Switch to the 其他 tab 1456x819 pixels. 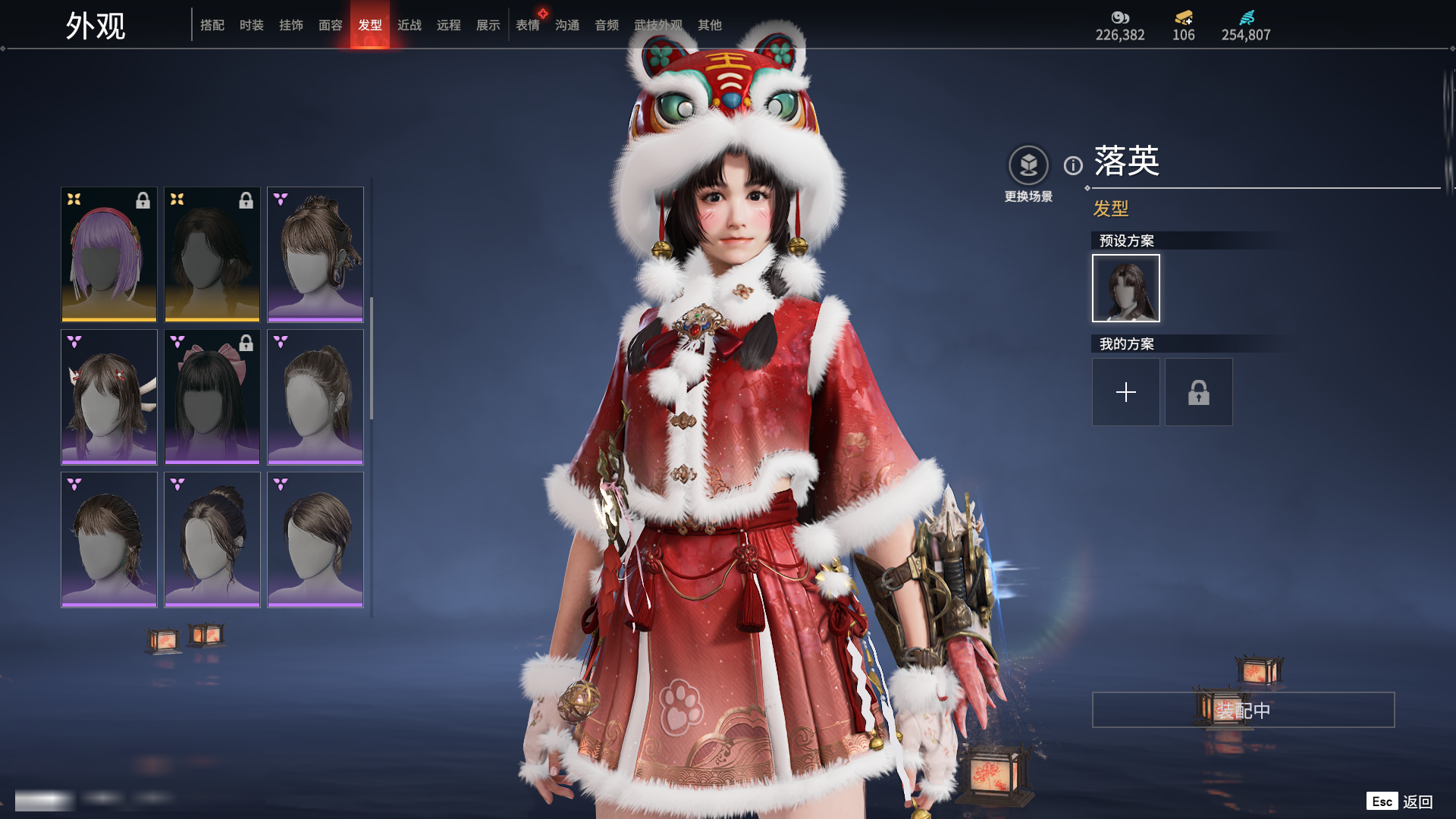710,25
